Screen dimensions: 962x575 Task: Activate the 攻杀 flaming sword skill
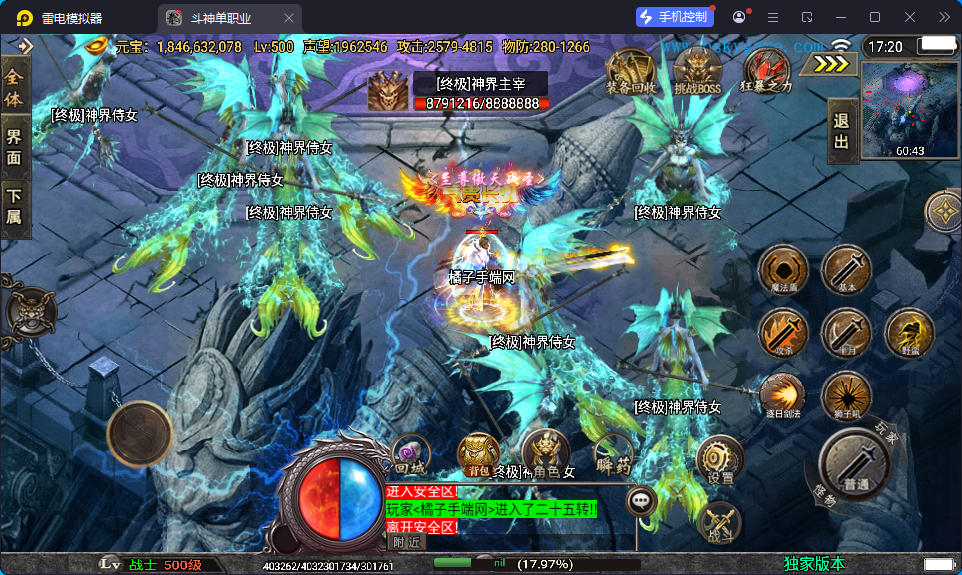783,333
